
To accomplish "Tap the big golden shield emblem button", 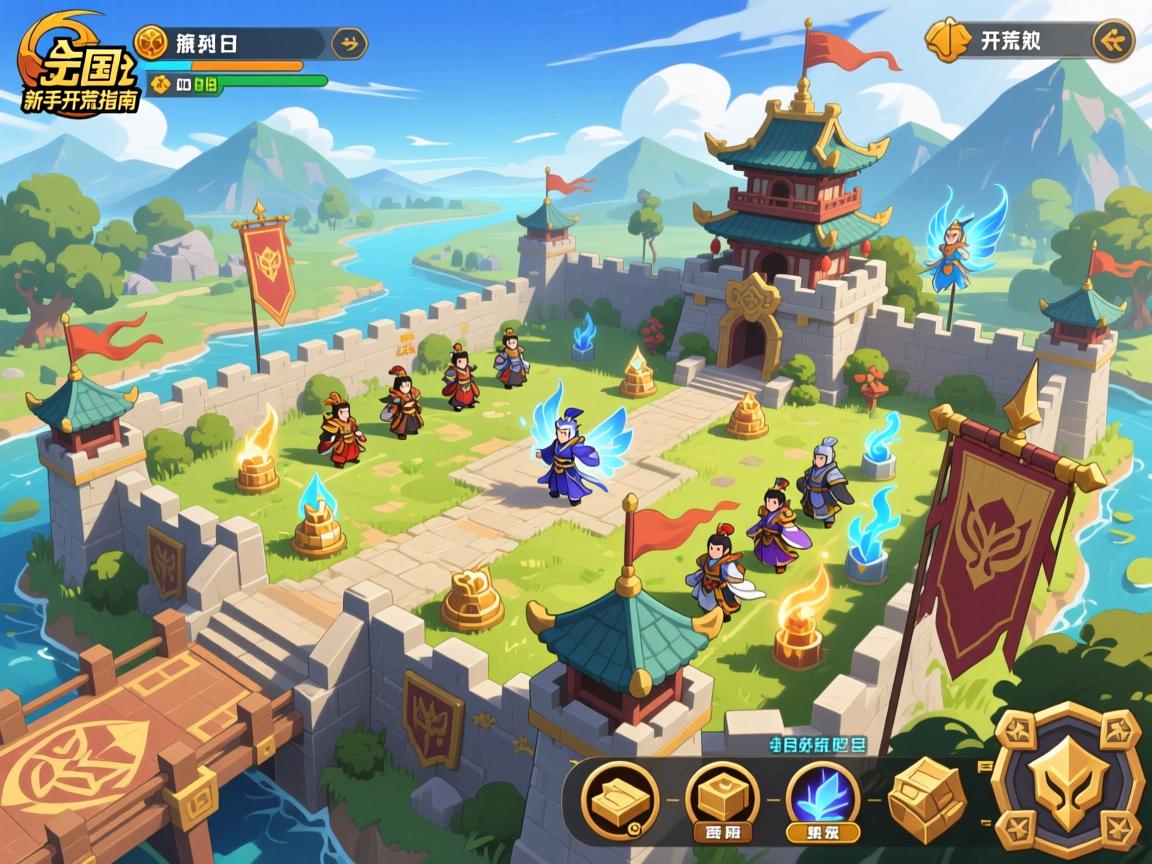I will click(x=1068, y=782).
